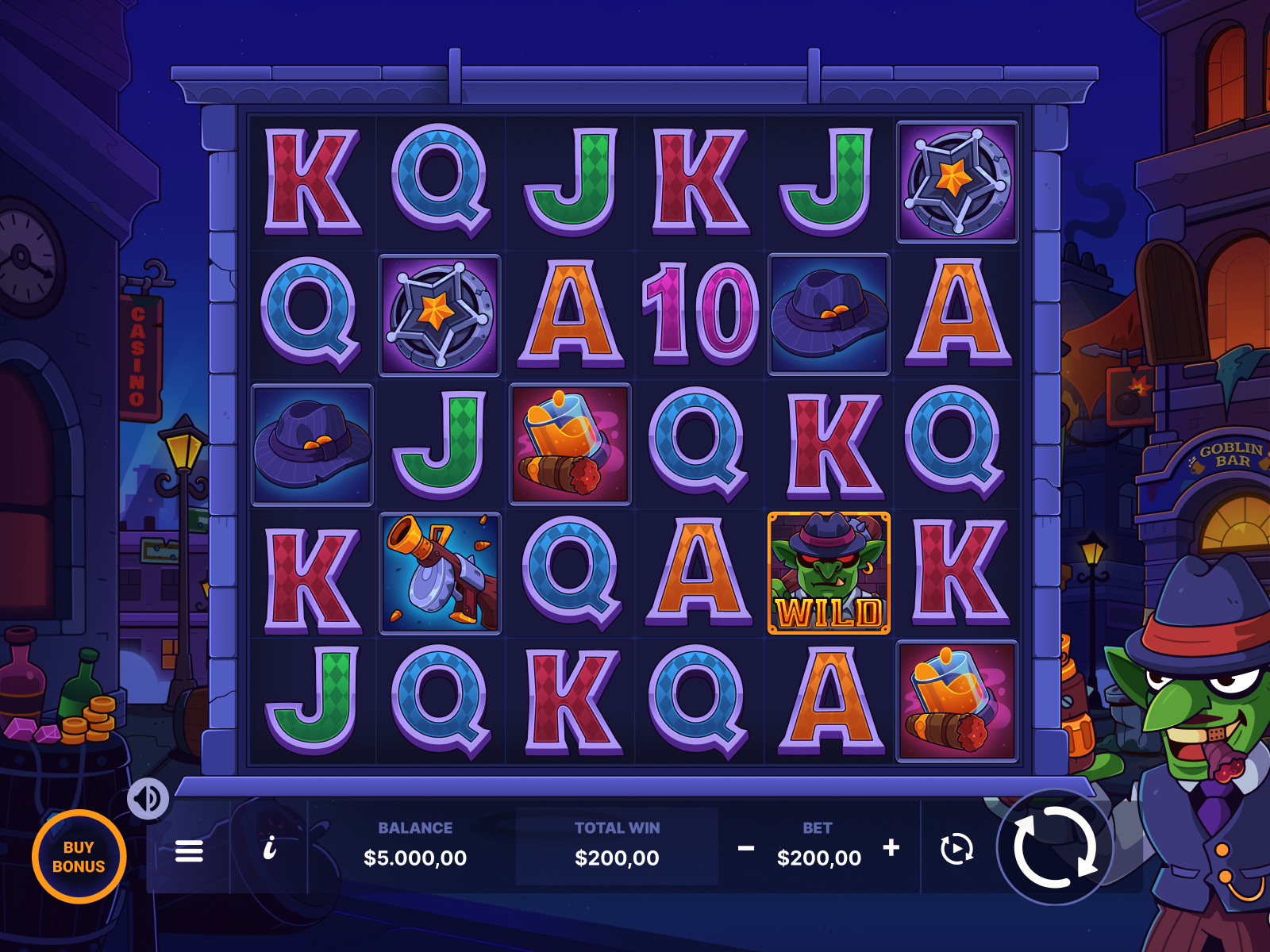Open the hamburger settings menu
The height and width of the screenshot is (952, 1270).
pyautogui.click(x=190, y=850)
